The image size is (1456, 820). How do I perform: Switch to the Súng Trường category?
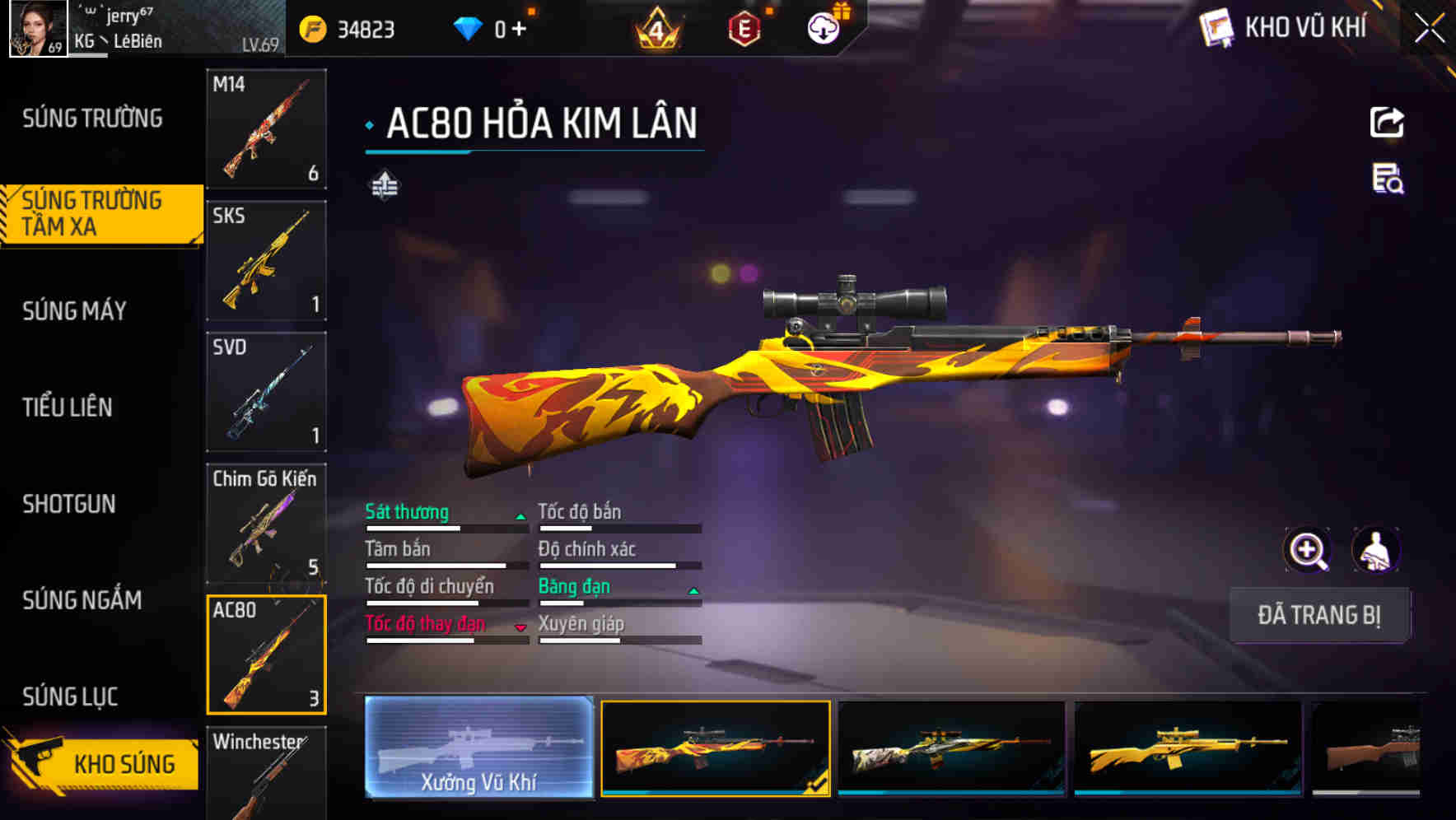(92, 119)
